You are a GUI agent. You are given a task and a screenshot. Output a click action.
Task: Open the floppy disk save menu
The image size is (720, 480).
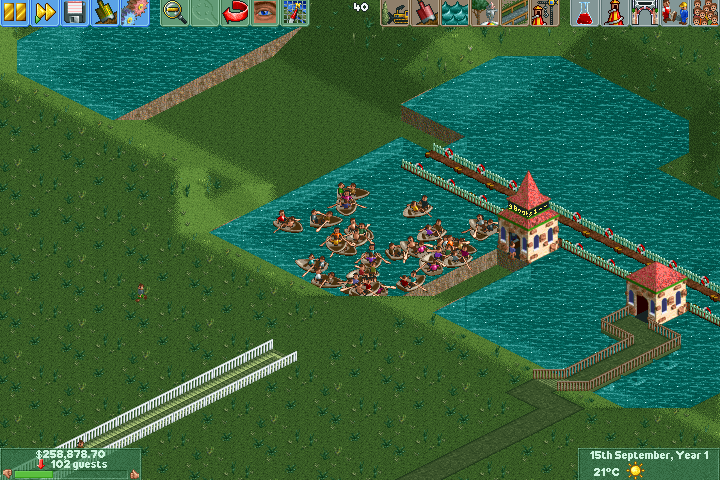(75, 12)
